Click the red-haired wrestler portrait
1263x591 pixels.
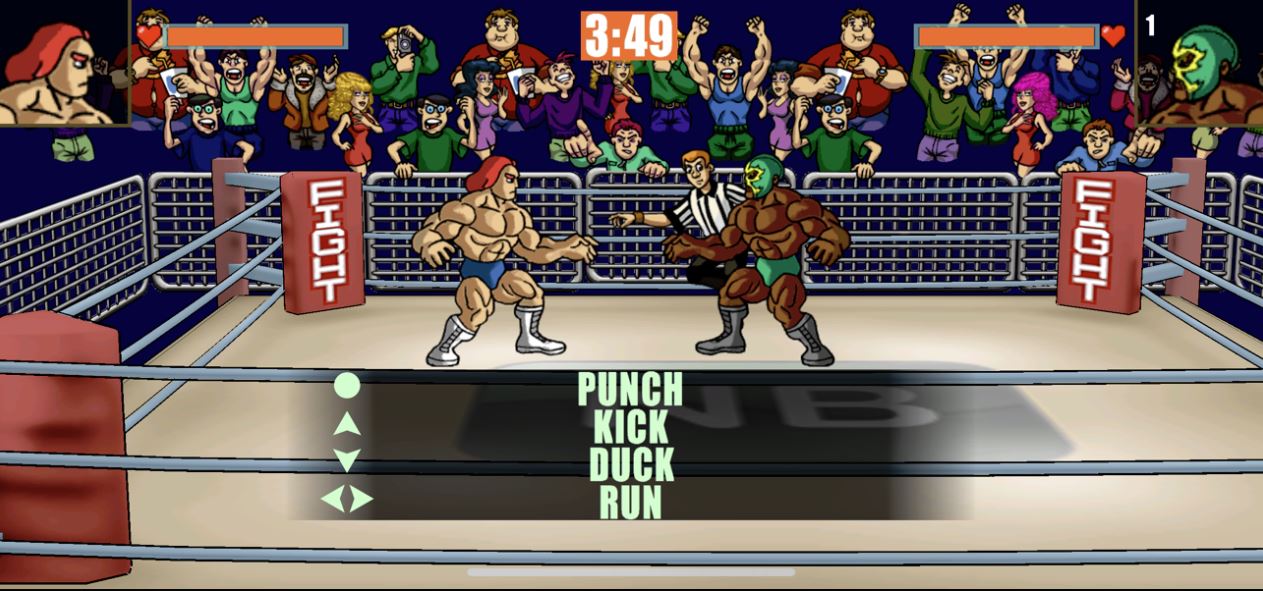pos(63,62)
